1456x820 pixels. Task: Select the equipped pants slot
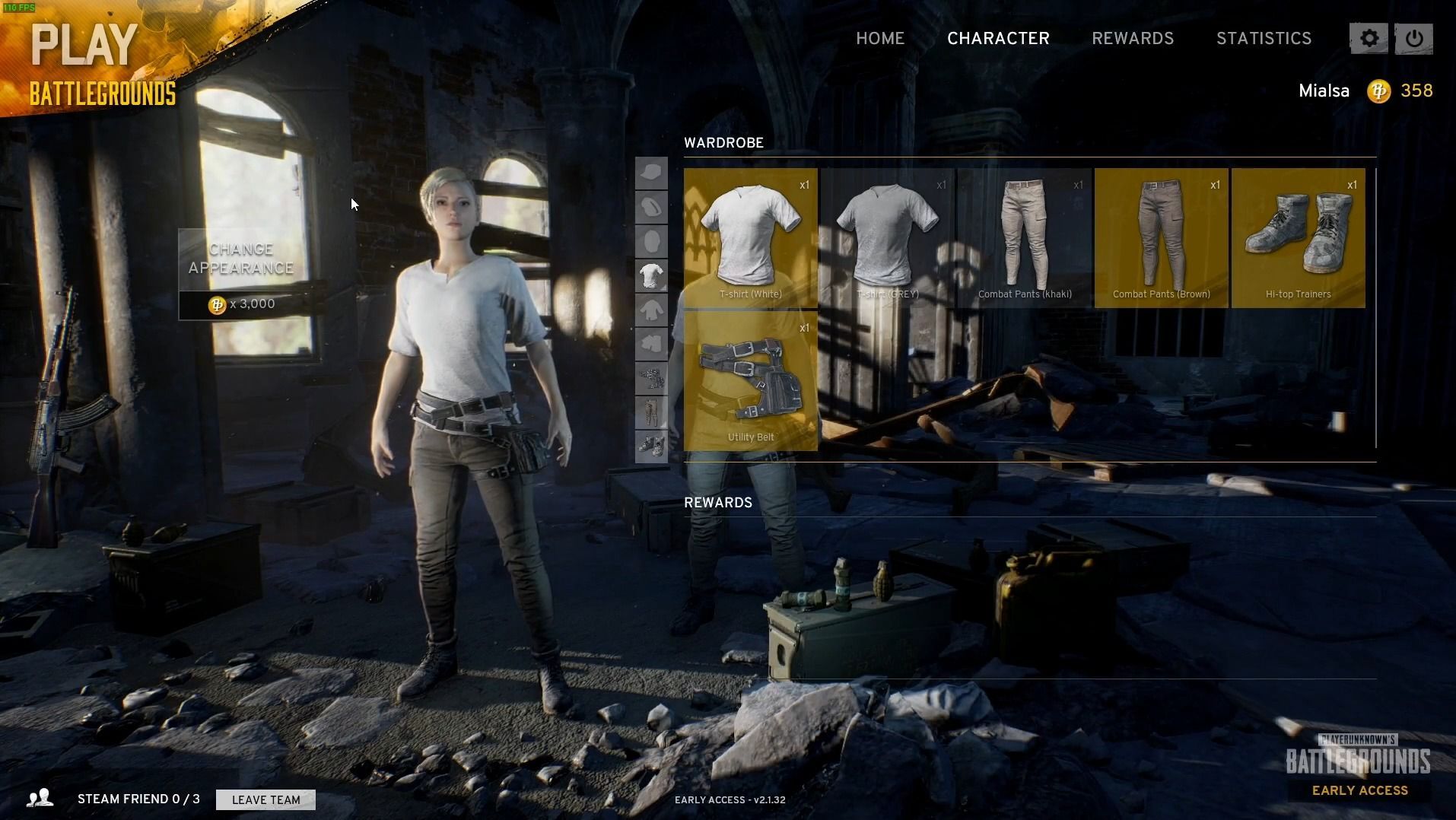651,412
